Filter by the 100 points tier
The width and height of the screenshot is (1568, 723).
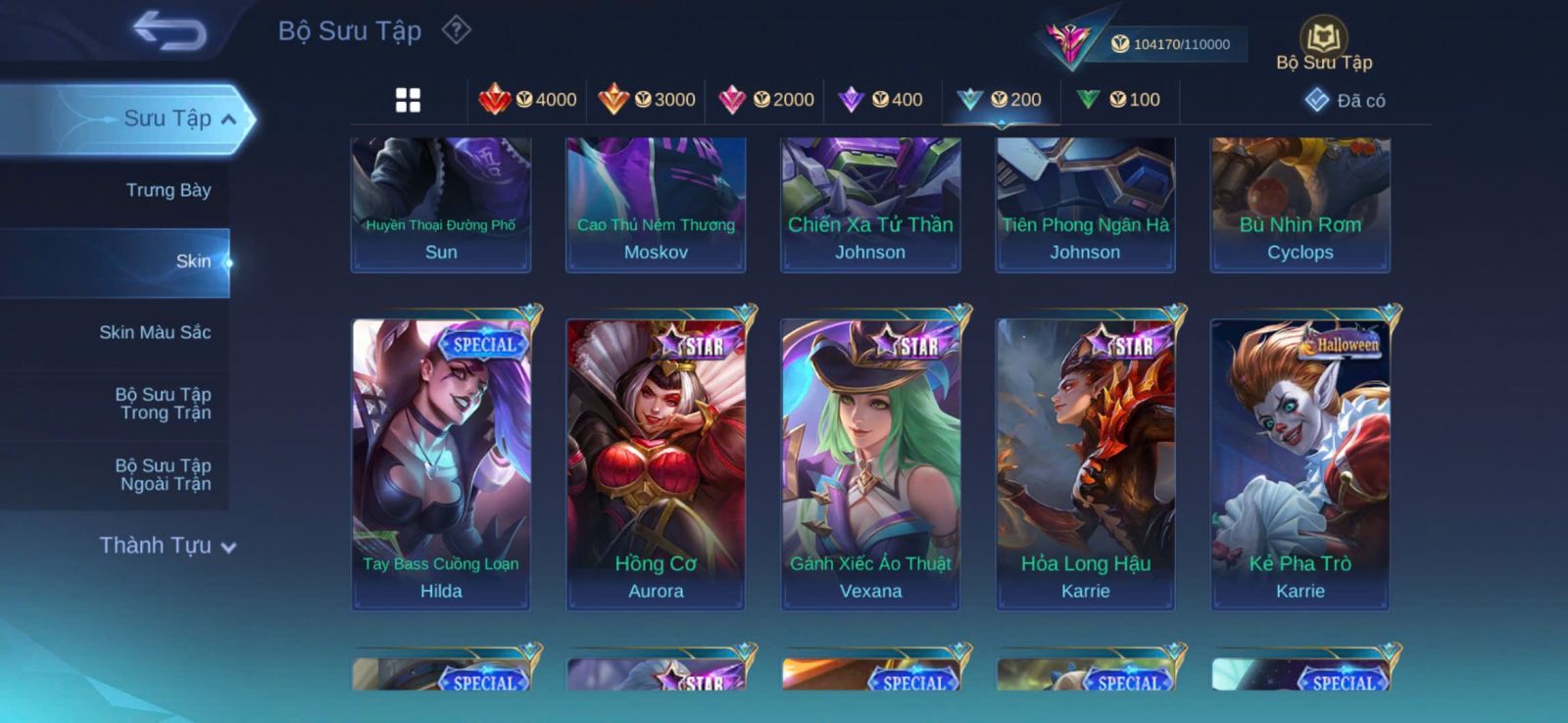(1118, 100)
